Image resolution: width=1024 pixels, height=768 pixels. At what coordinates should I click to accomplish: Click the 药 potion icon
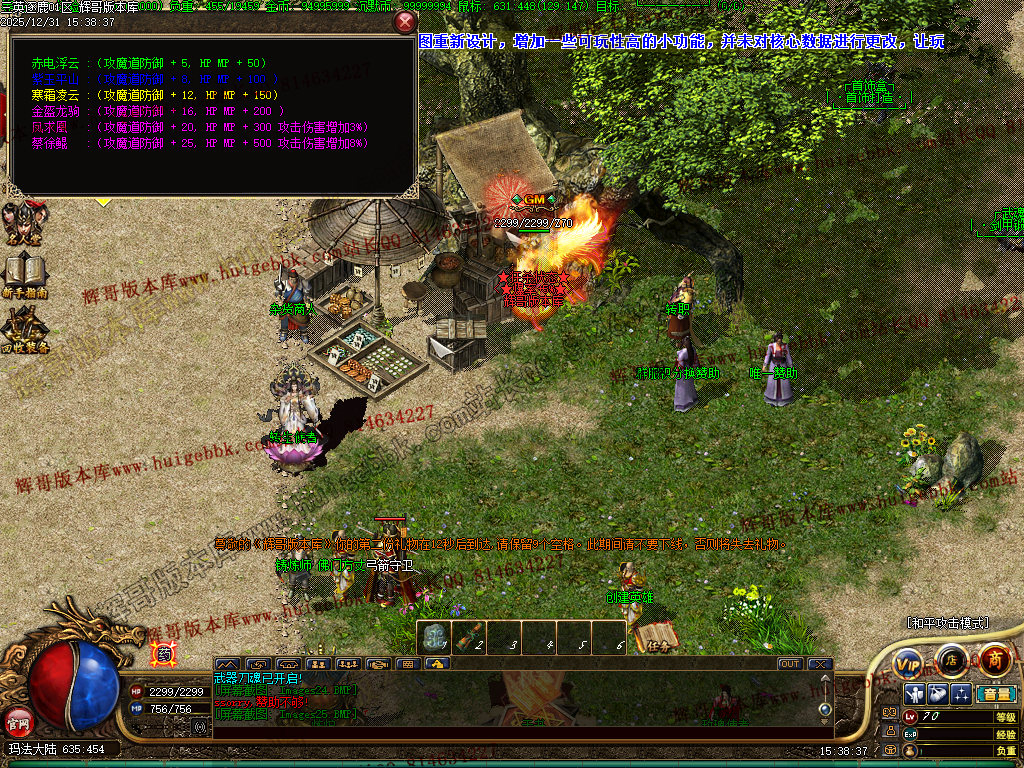[161, 655]
